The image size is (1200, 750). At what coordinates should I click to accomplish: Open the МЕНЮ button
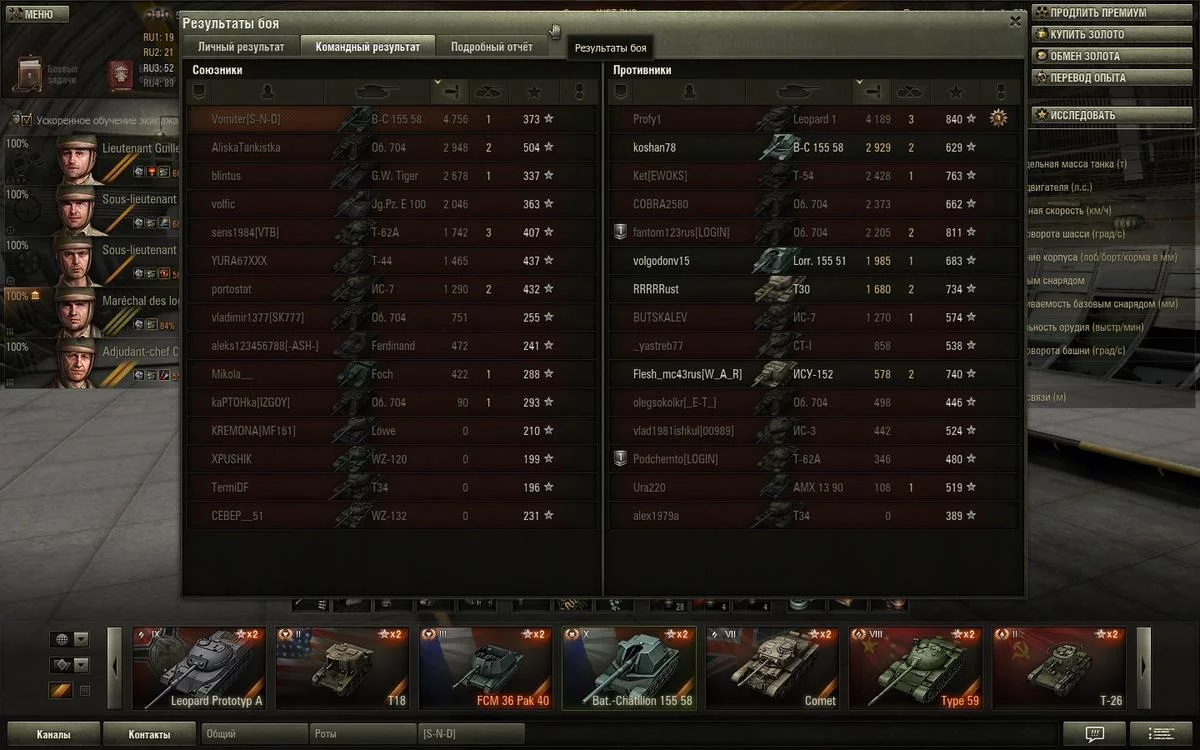coord(35,14)
